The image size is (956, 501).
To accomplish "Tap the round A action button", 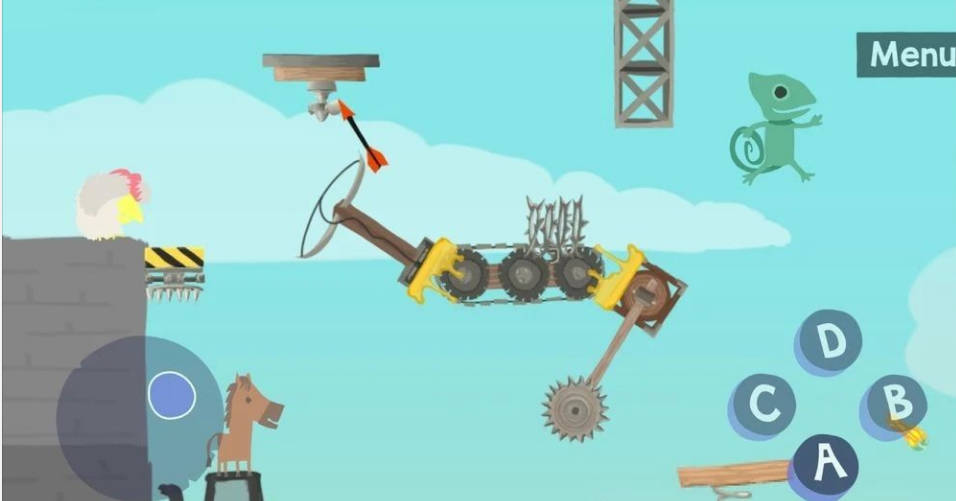I will coord(825,463).
